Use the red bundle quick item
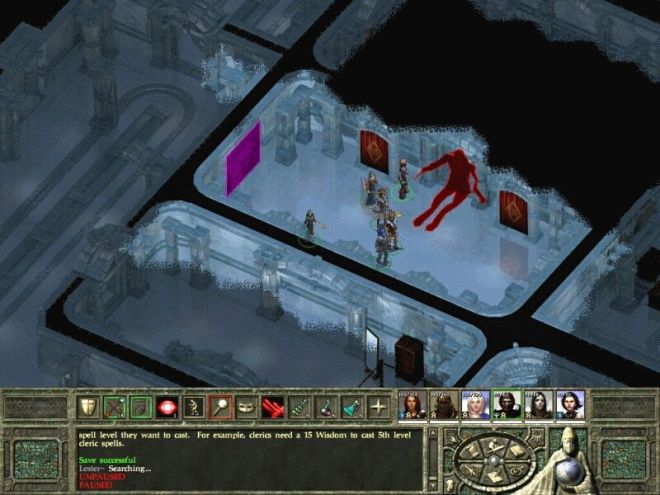Image resolution: width=660 pixels, height=495 pixels. [272, 407]
